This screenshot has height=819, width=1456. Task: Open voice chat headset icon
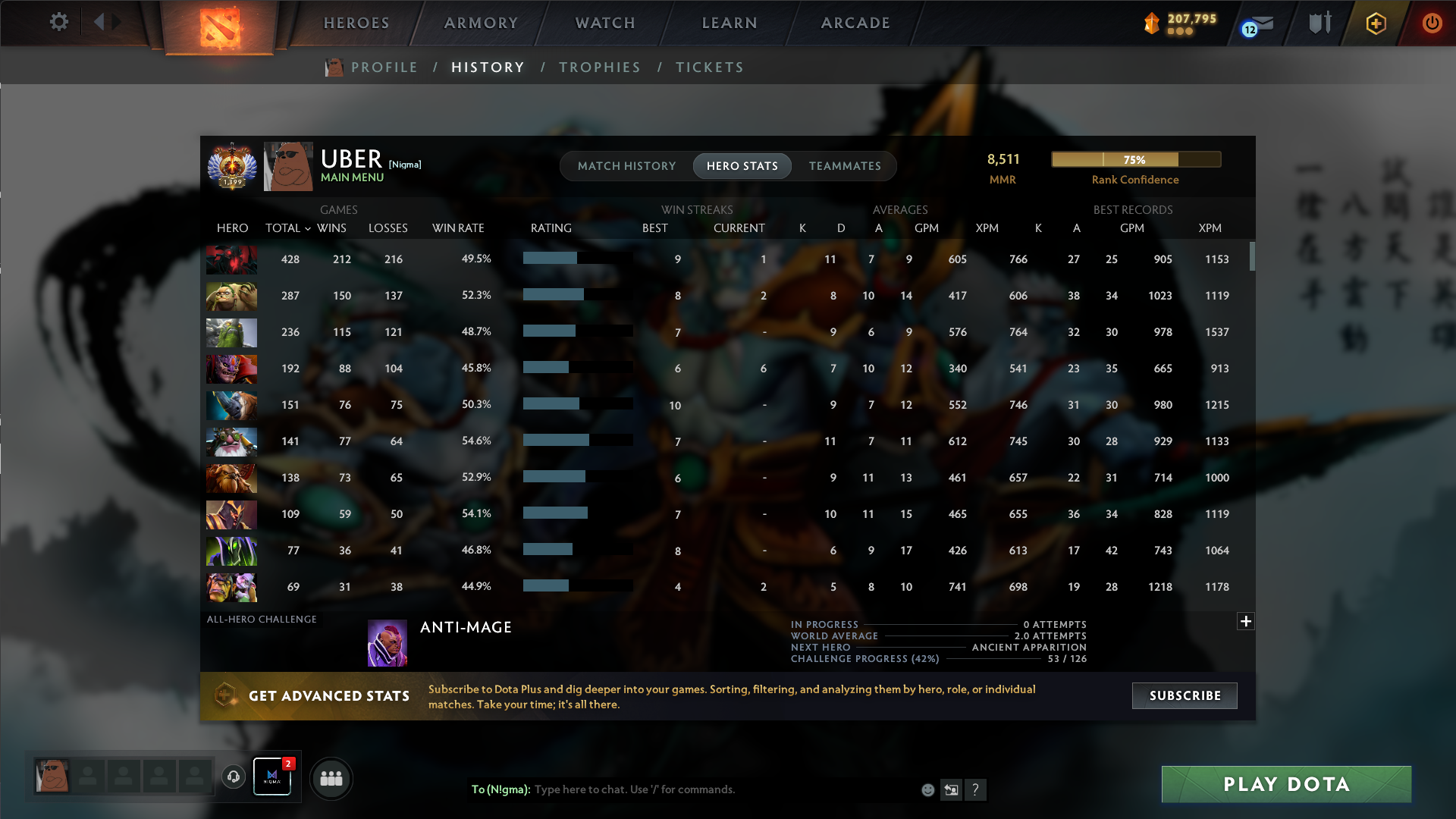pyautogui.click(x=233, y=776)
